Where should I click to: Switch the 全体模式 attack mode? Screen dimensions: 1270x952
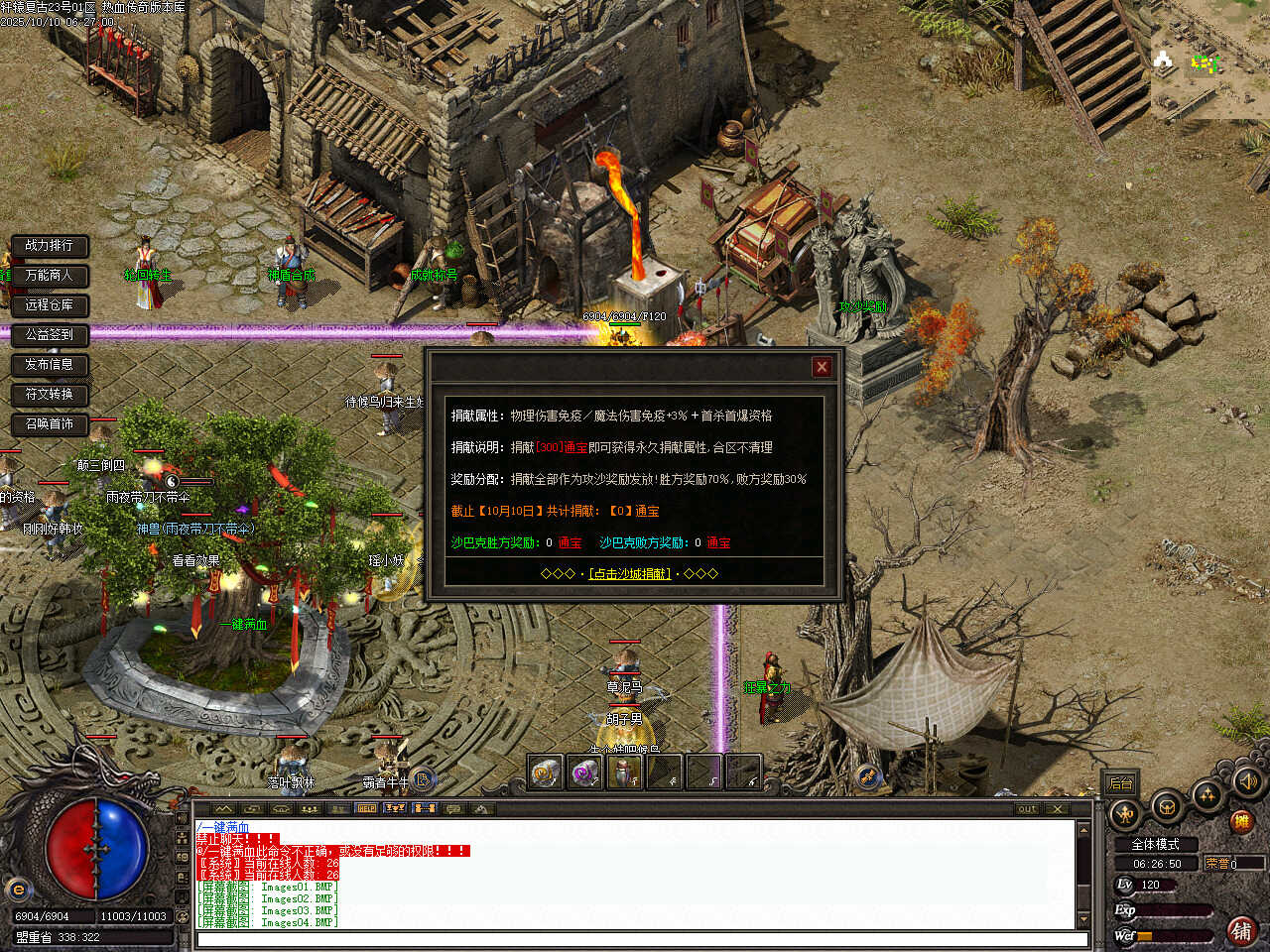1155,844
